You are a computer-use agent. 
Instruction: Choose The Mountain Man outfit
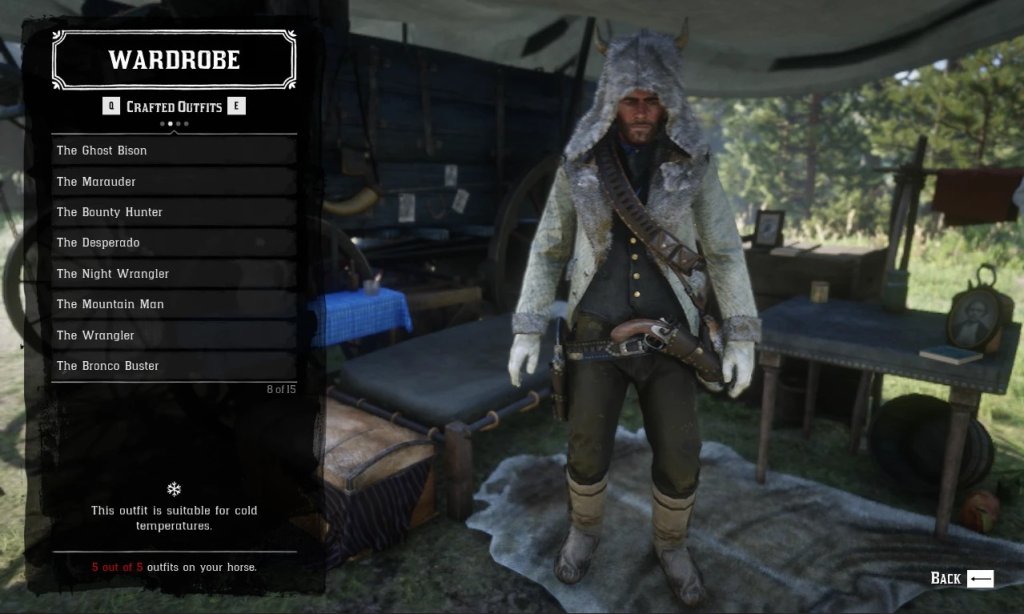pyautogui.click(x=174, y=304)
